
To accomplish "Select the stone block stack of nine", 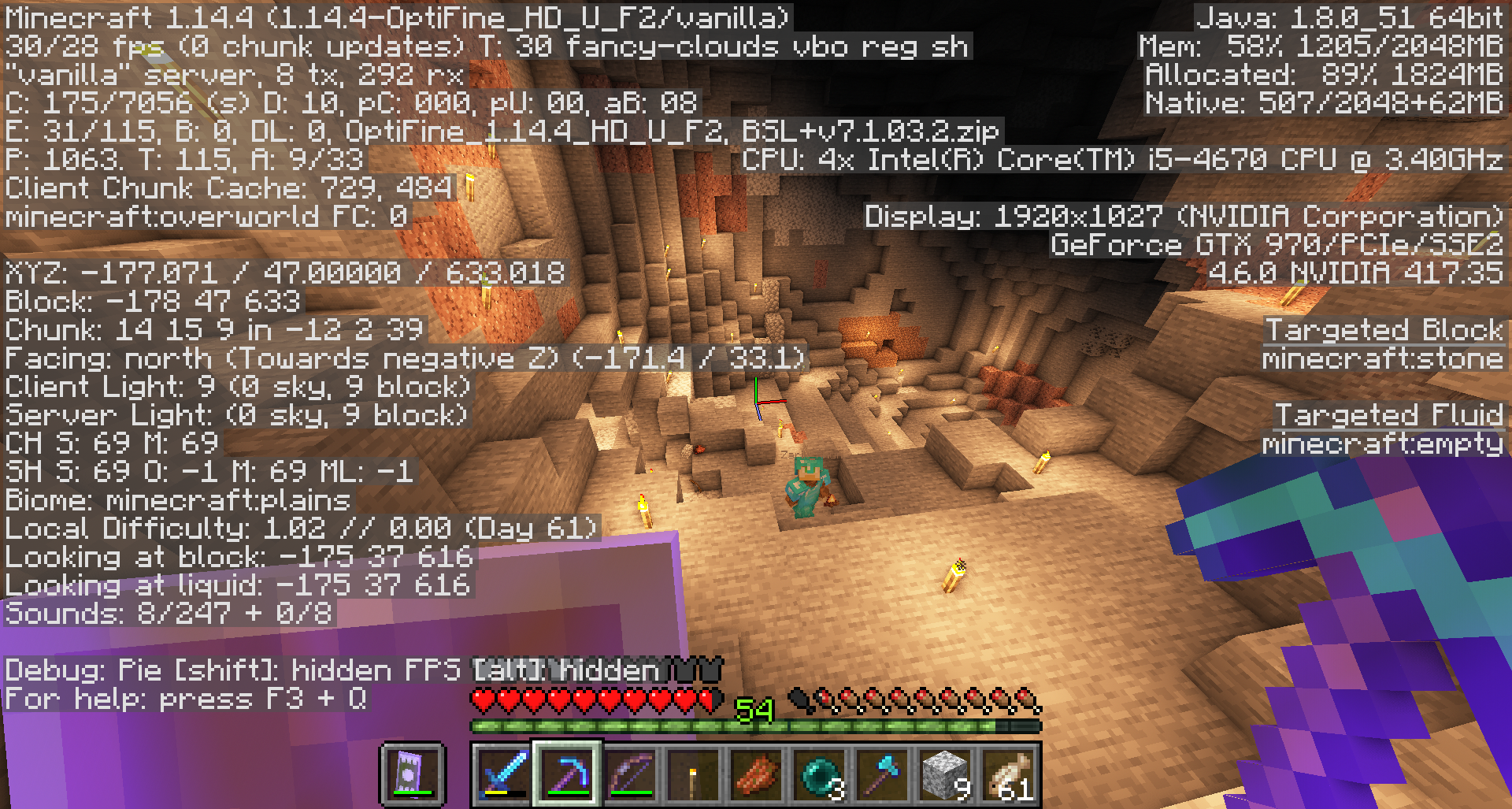I will pos(945,774).
